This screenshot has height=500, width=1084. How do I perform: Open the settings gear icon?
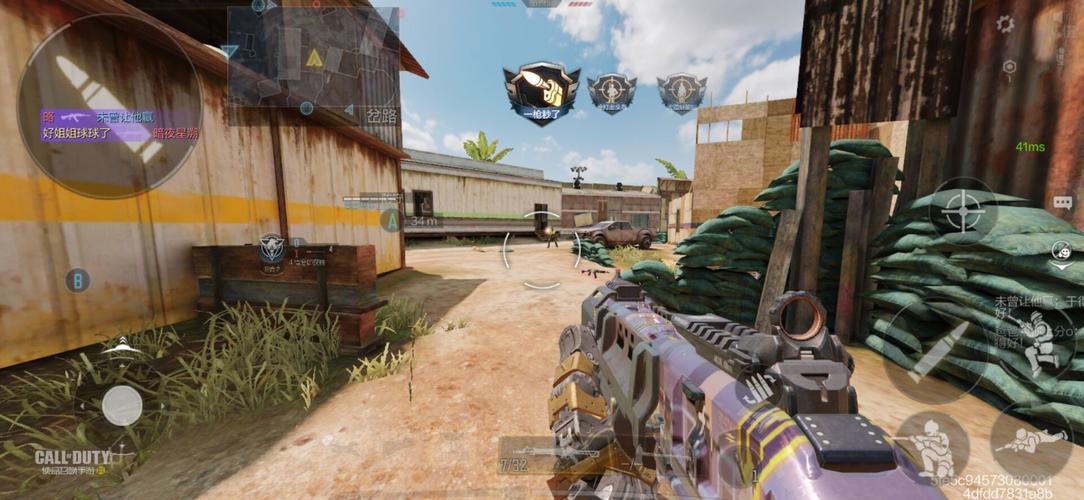click(x=1005, y=24)
